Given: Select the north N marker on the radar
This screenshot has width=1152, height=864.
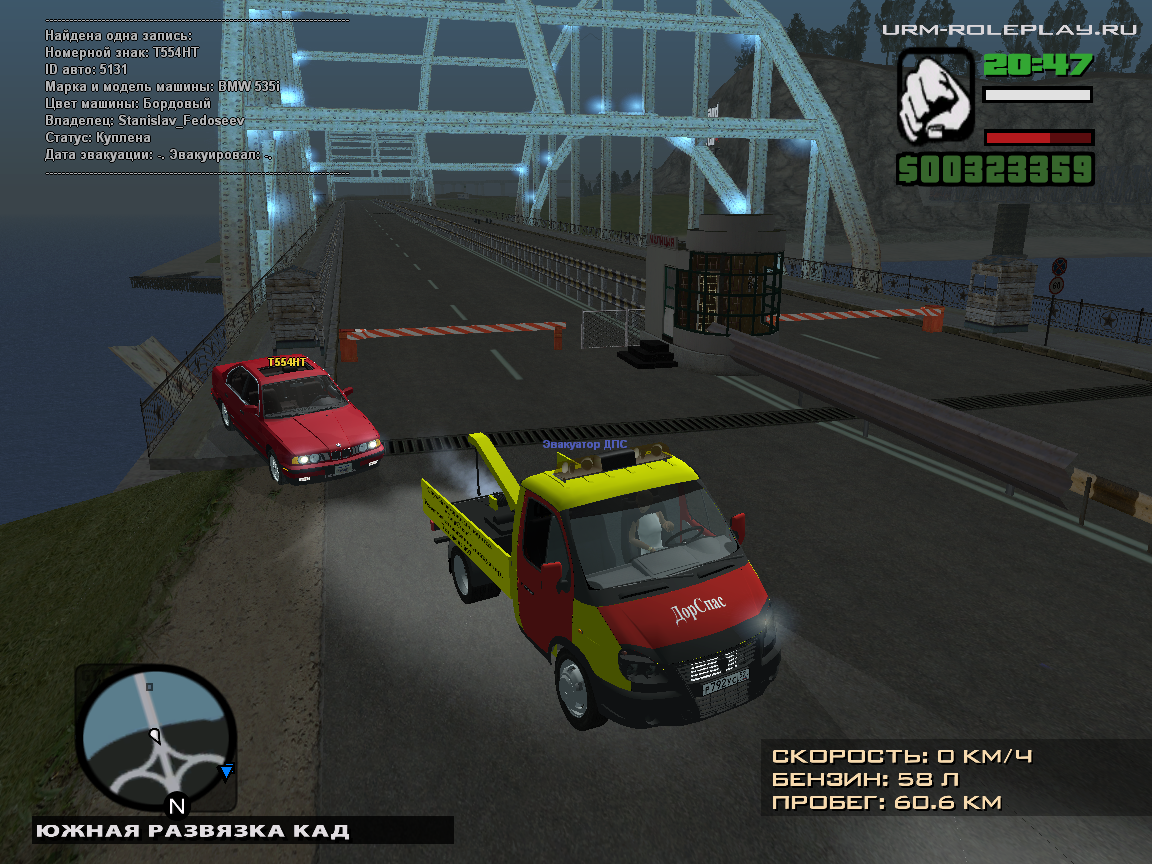Looking at the screenshot, I should [x=177, y=805].
